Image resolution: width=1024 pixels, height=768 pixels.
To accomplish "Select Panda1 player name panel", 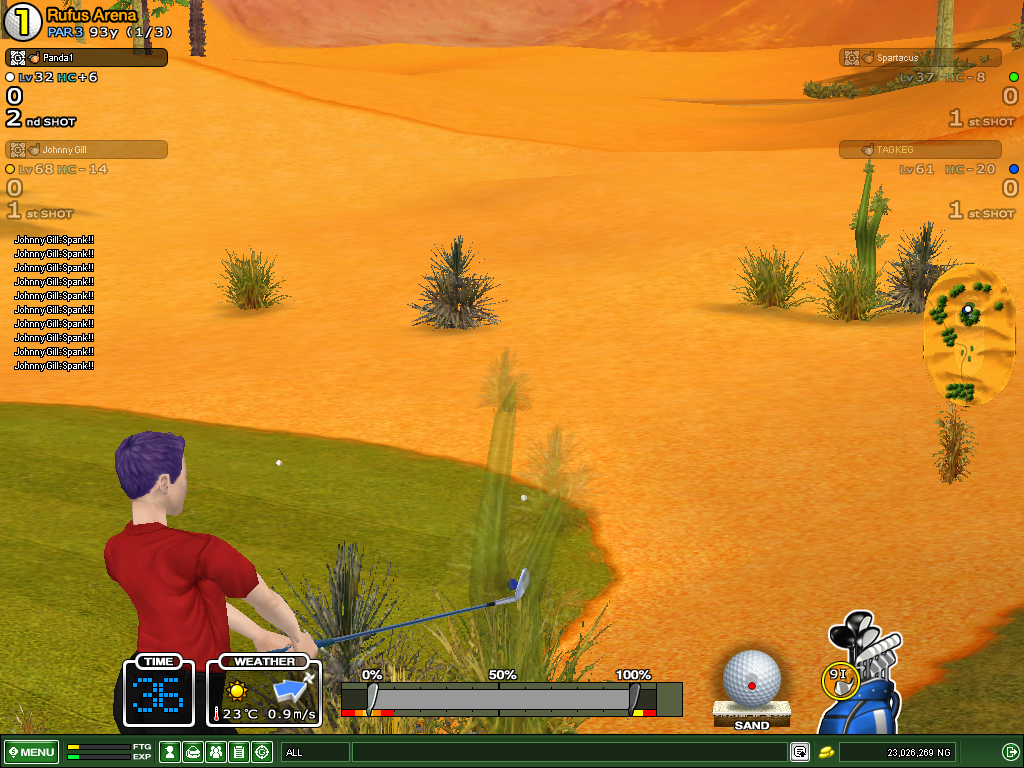I will [86, 58].
